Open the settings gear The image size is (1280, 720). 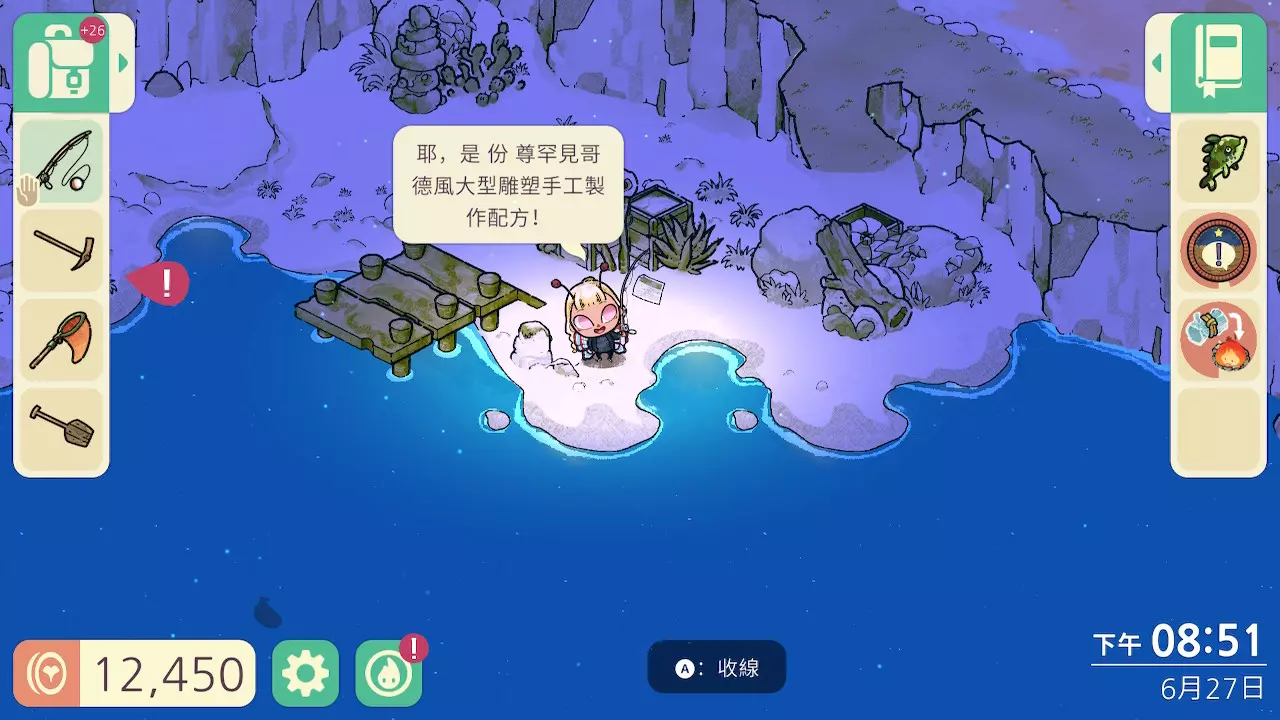coord(306,671)
